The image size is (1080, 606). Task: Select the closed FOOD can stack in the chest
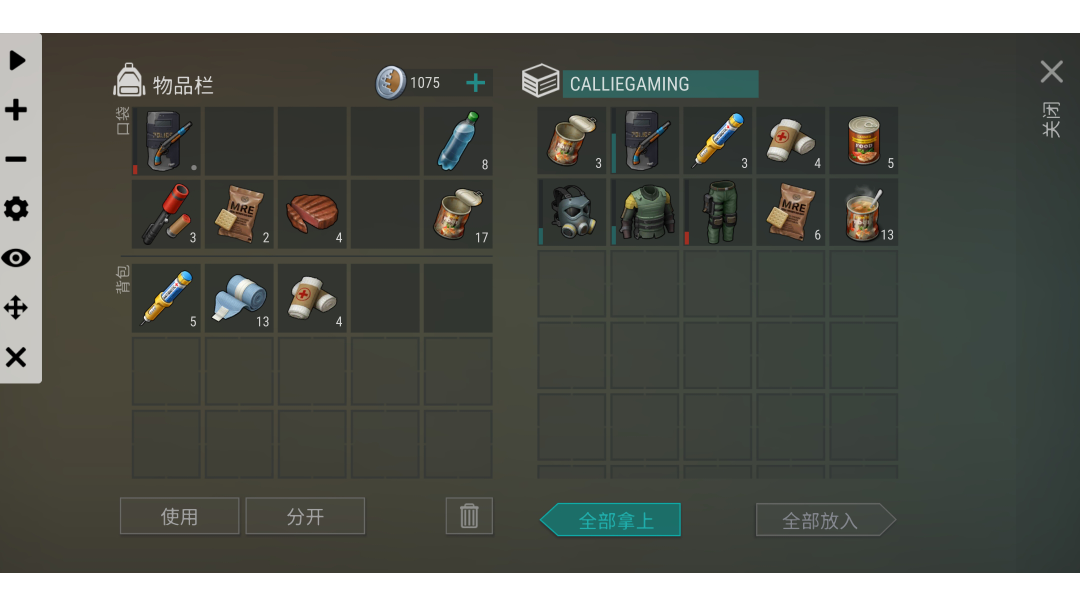[x=864, y=141]
